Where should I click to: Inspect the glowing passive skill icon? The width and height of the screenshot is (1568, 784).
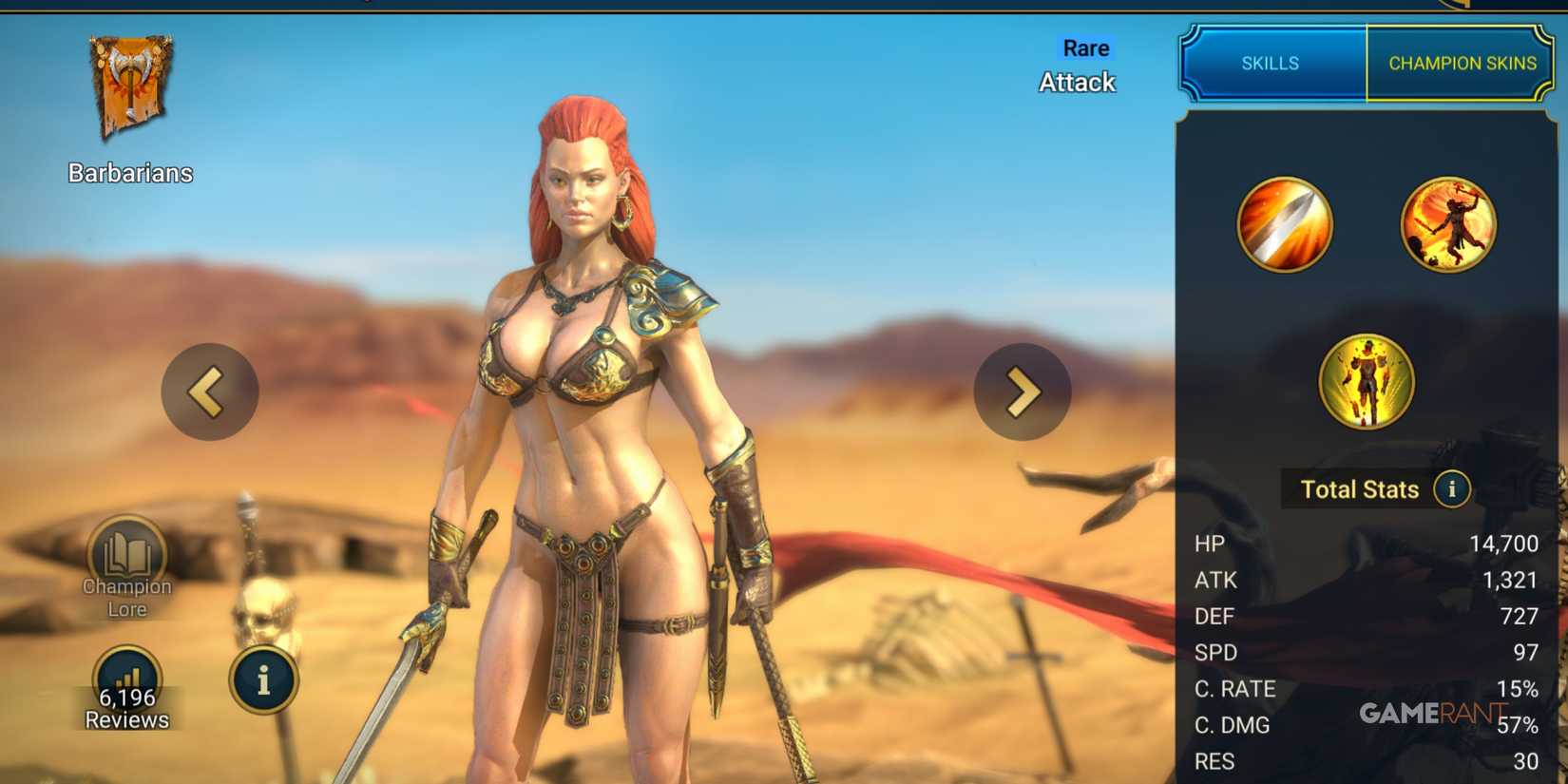(x=1366, y=380)
